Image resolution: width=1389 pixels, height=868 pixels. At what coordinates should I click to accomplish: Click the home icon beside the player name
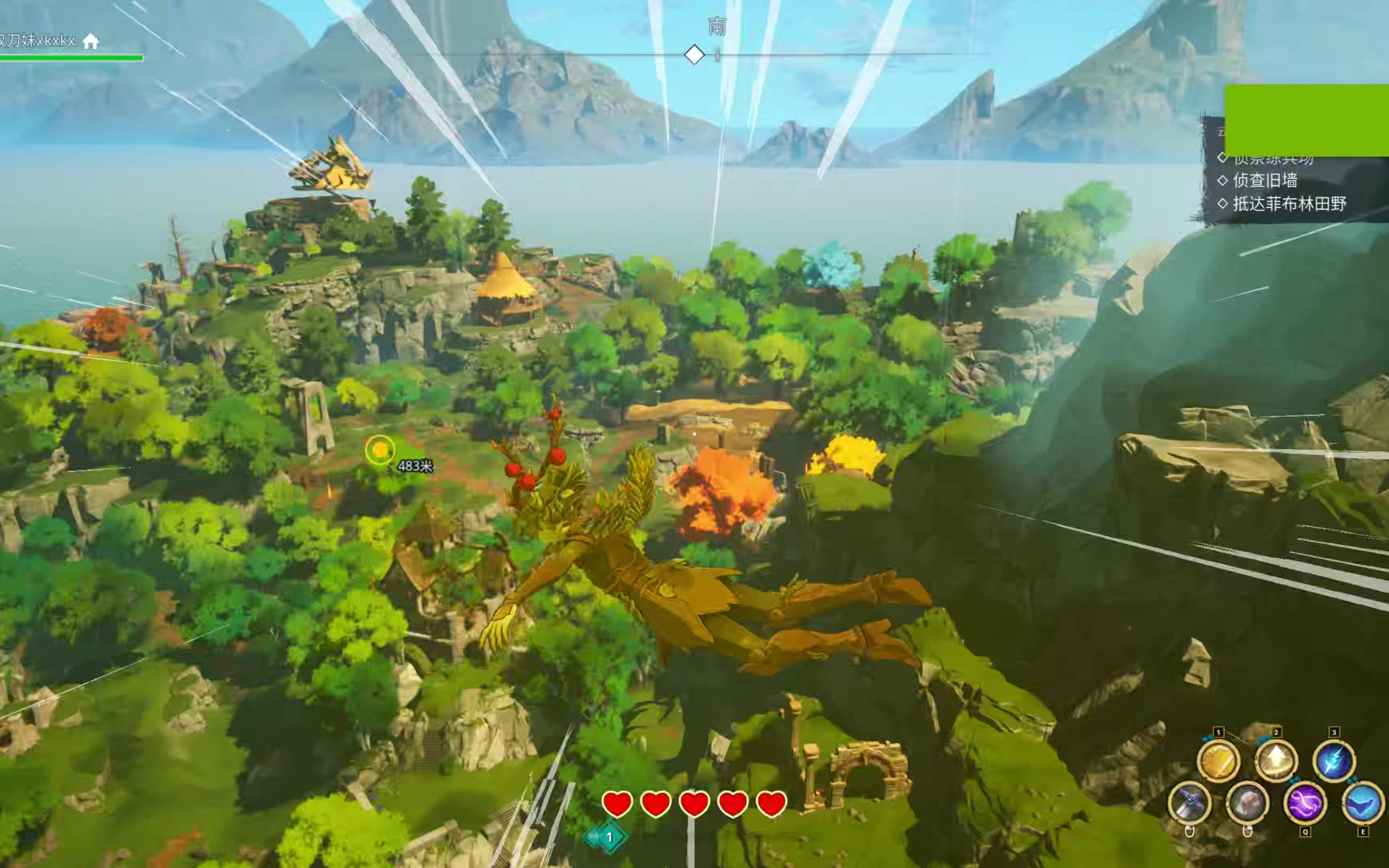(91, 41)
